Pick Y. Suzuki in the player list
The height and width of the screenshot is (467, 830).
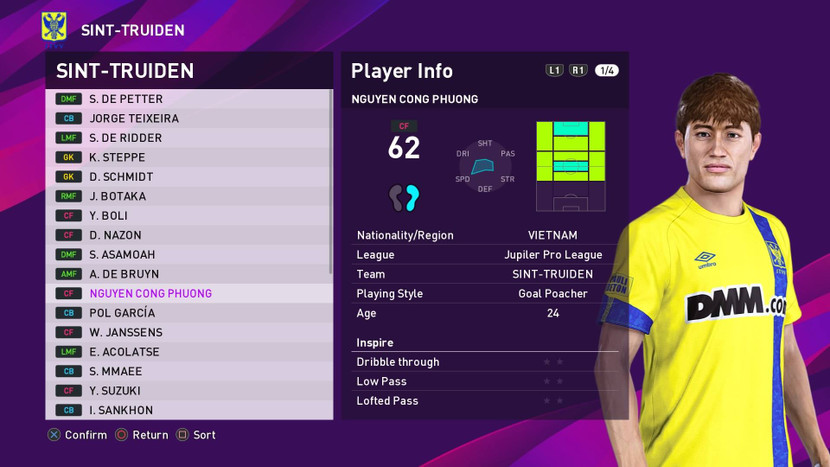coord(190,391)
